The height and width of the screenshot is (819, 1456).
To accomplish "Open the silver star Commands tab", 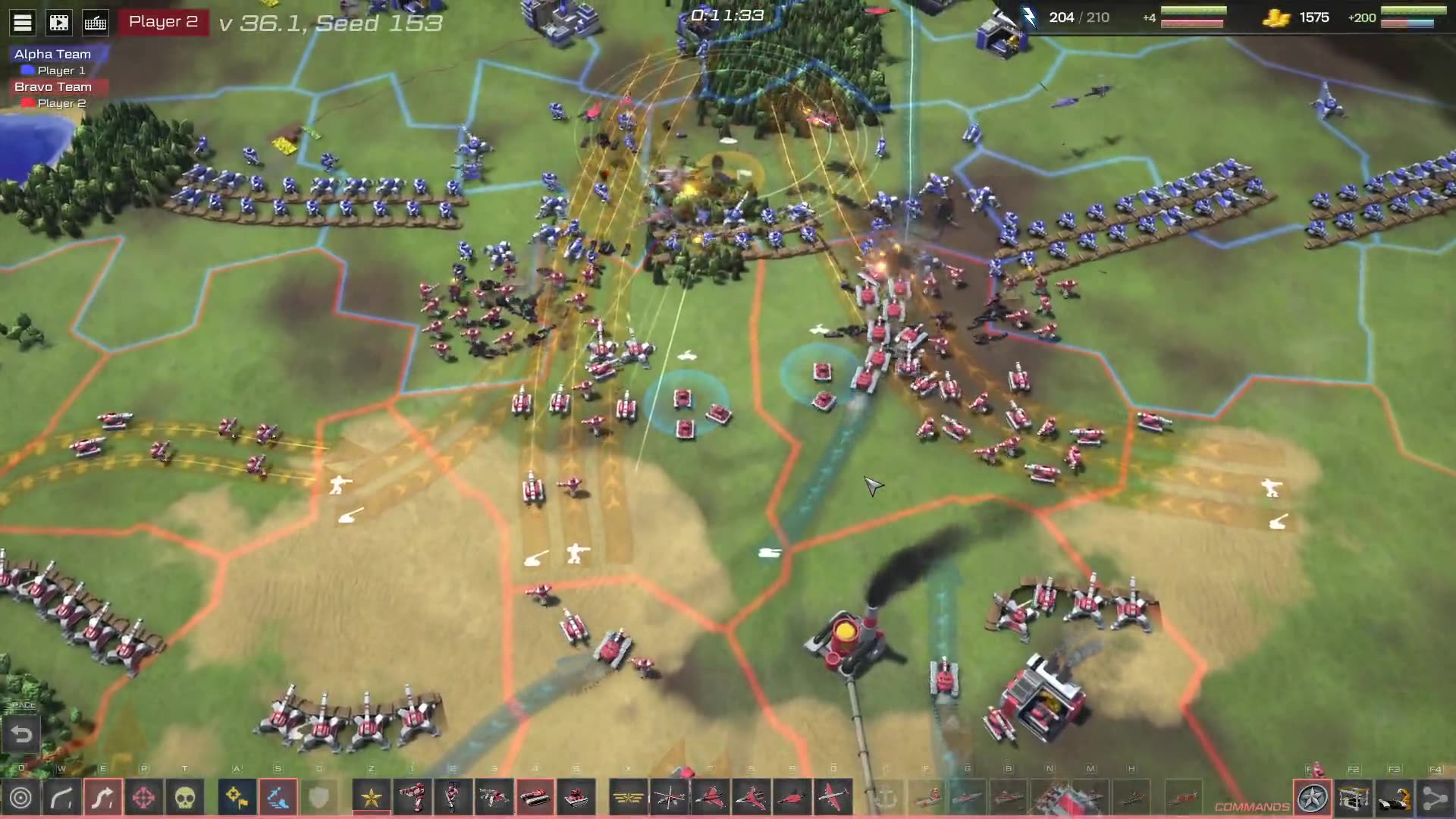I will [x=1313, y=798].
